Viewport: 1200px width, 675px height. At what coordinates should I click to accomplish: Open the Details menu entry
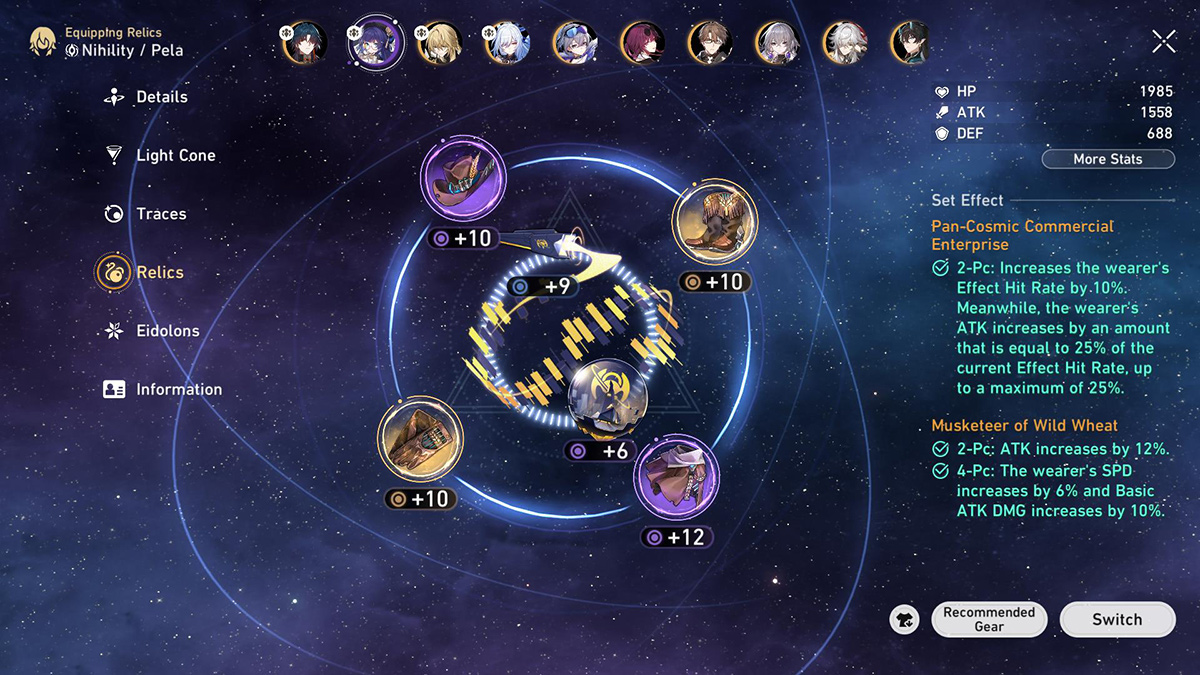pos(160,97)
